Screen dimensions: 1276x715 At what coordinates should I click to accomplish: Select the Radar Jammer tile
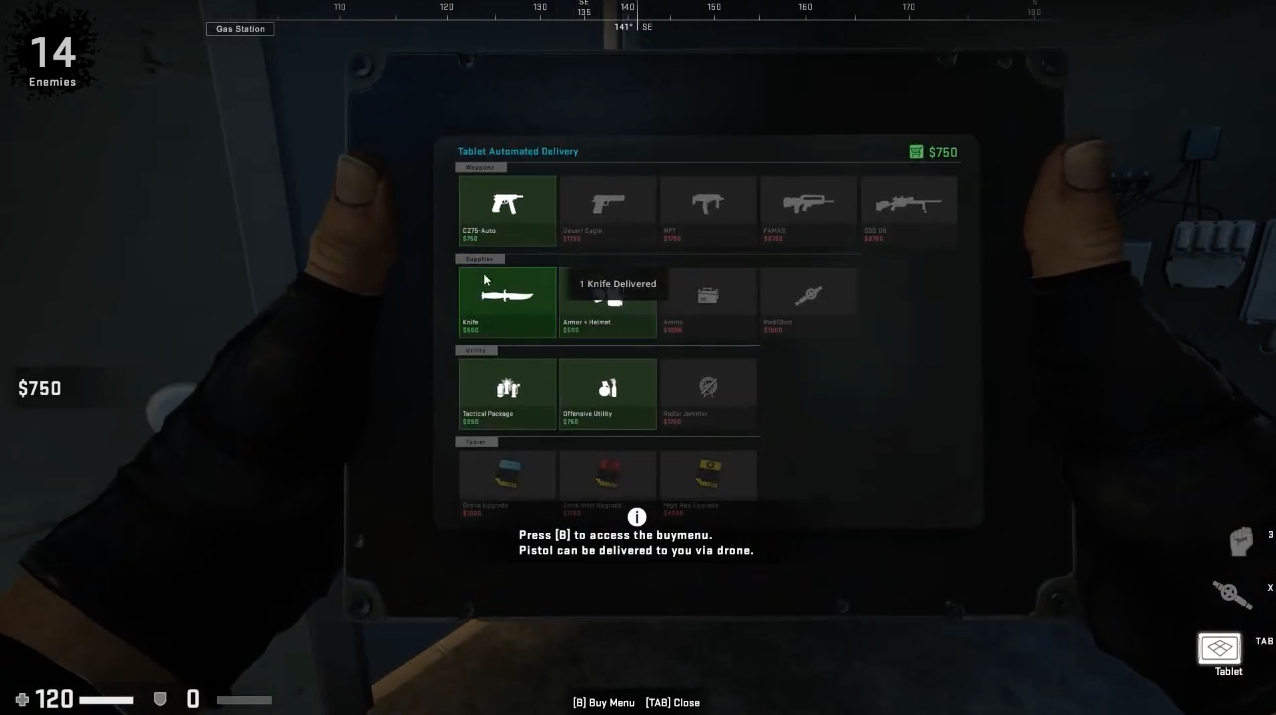coord(708,393)
